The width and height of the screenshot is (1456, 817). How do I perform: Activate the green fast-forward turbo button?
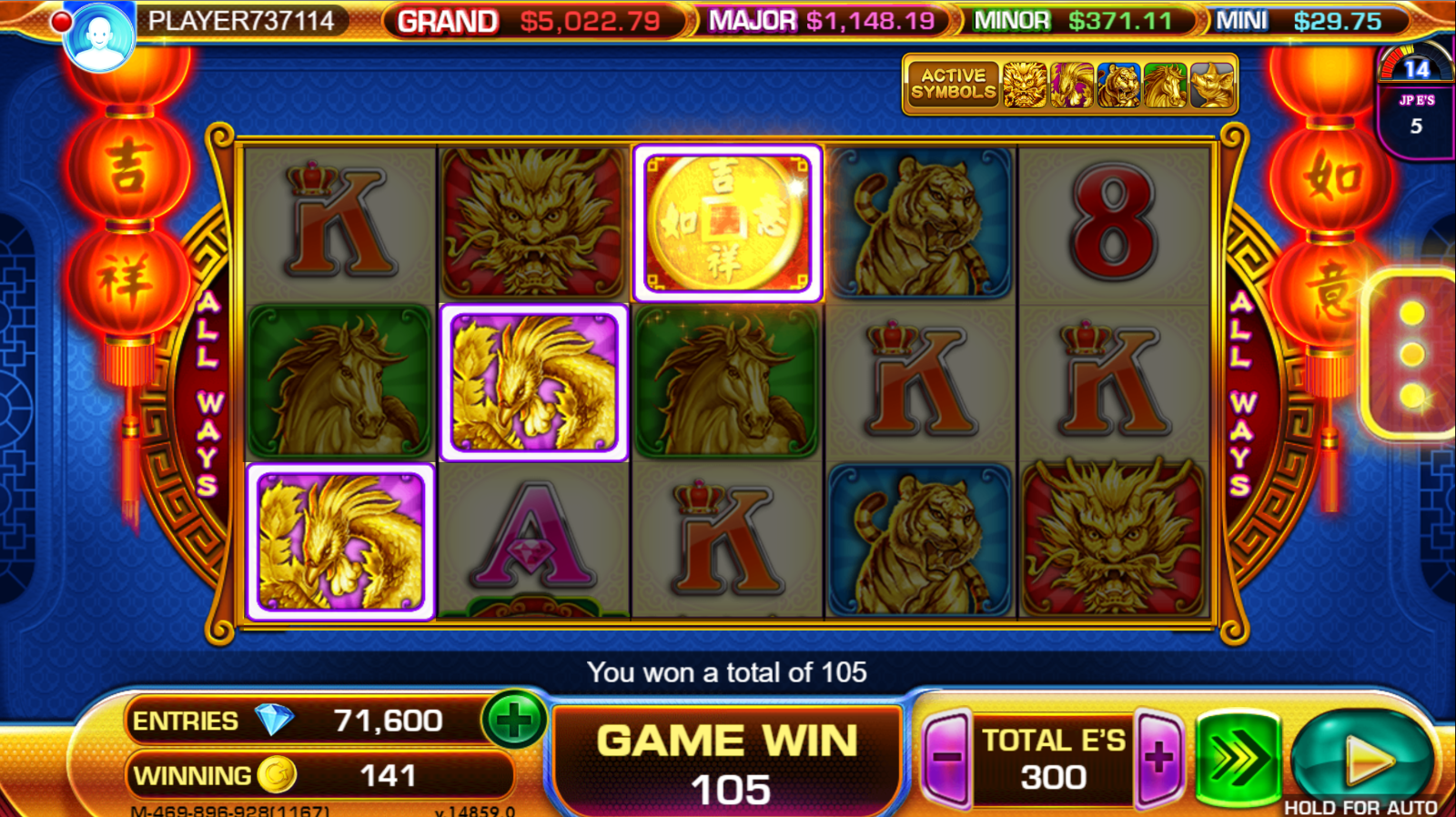click(1238, 757)
